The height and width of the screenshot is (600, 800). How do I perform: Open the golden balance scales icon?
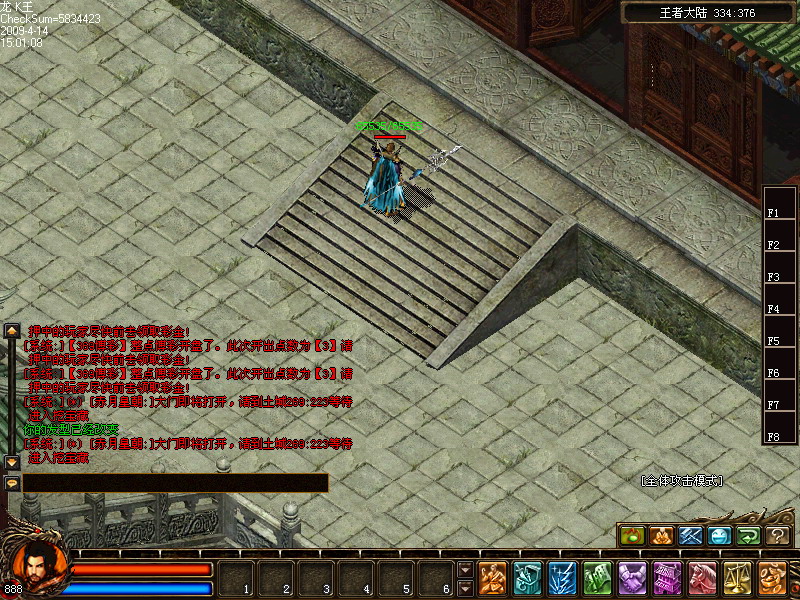coord(737,578)
